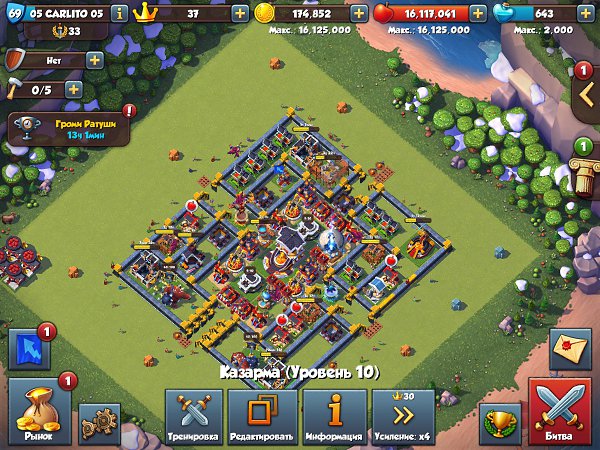
Task: Buy more gems with plus button
Action: (x=586, y=14)
